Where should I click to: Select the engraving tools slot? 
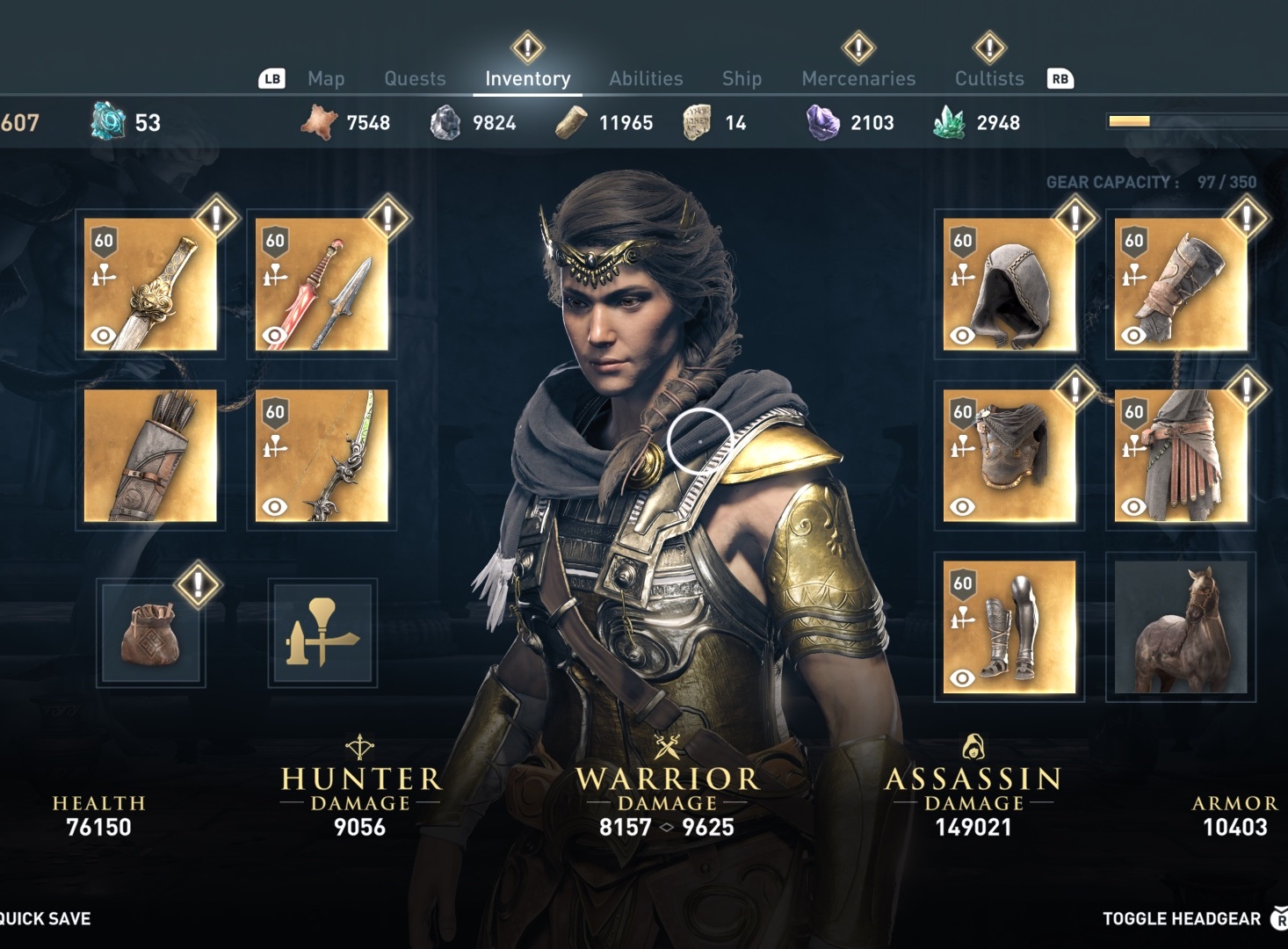point(322,633)
